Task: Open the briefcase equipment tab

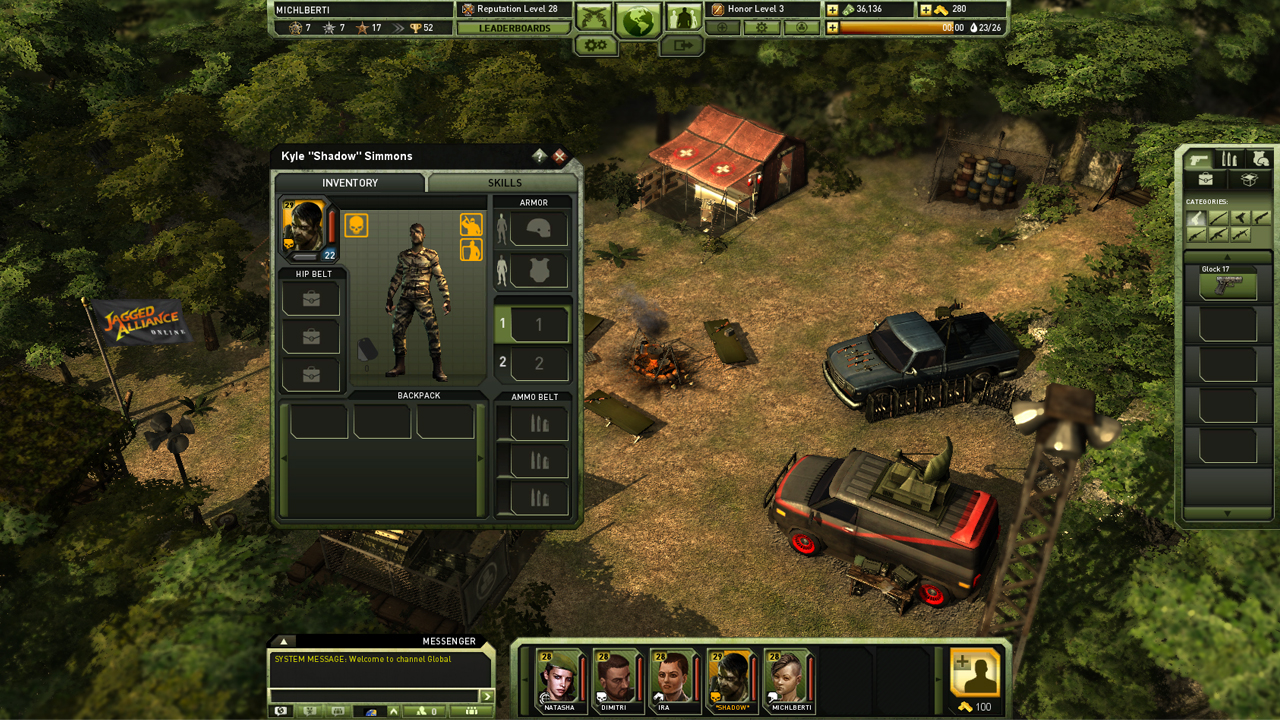Action: click(x=1206, y=178)
